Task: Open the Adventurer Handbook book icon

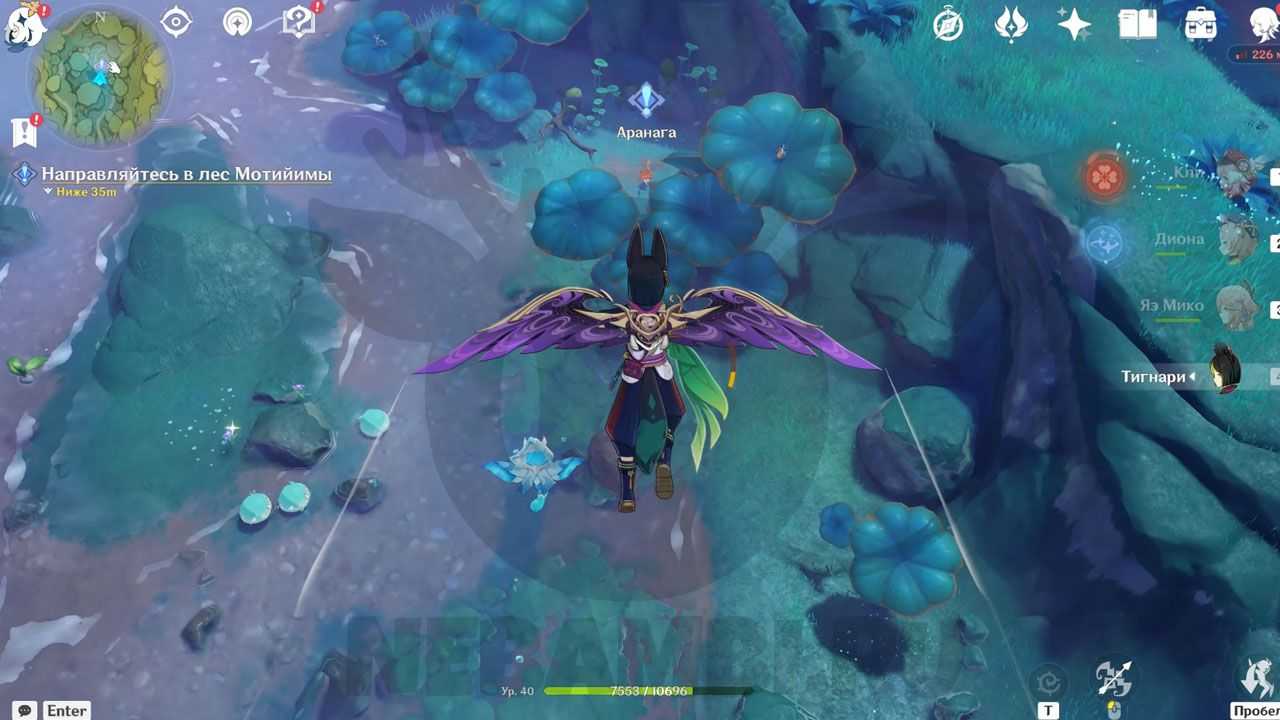Action: (x=1137, y=24)
